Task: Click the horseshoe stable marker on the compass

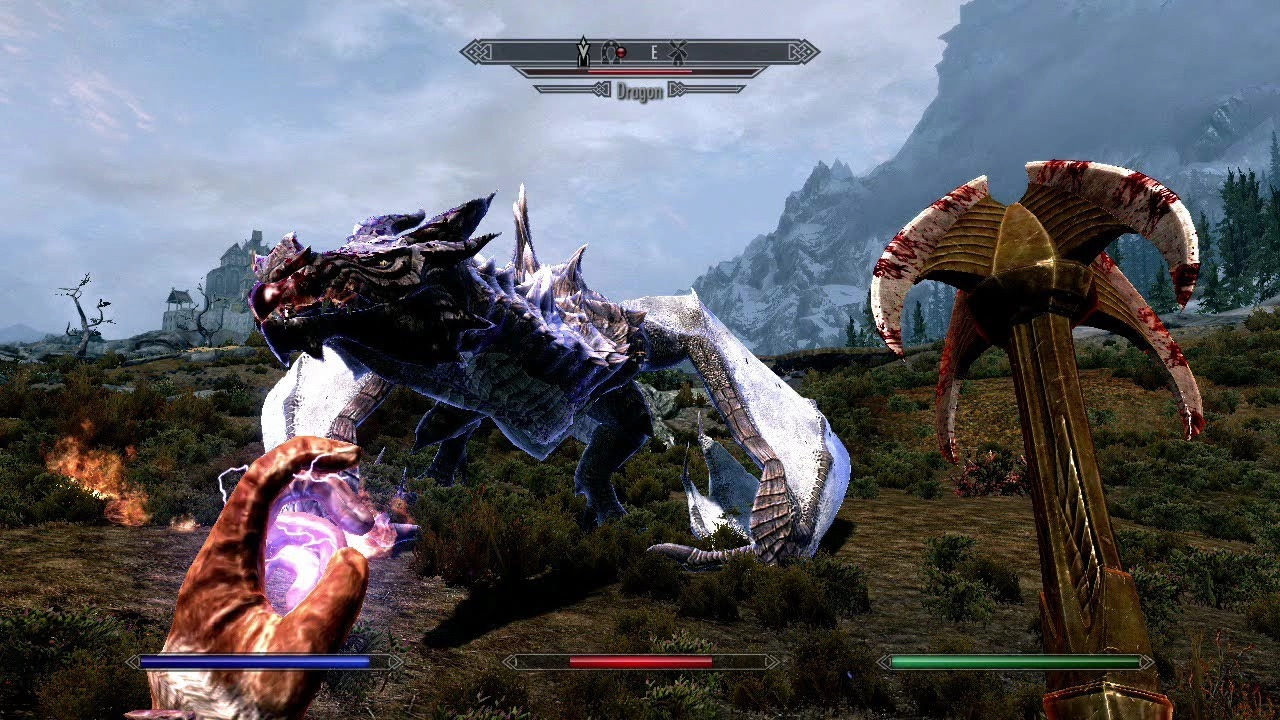Action: pos(609,51)
